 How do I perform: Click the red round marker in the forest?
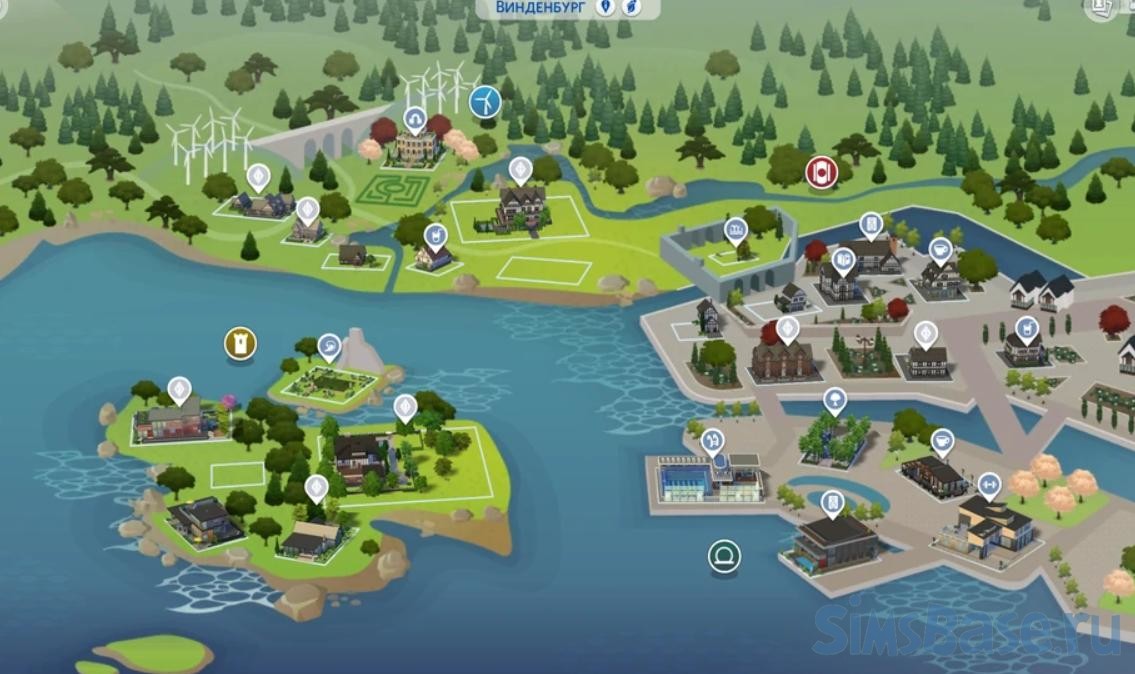point(821,171)
